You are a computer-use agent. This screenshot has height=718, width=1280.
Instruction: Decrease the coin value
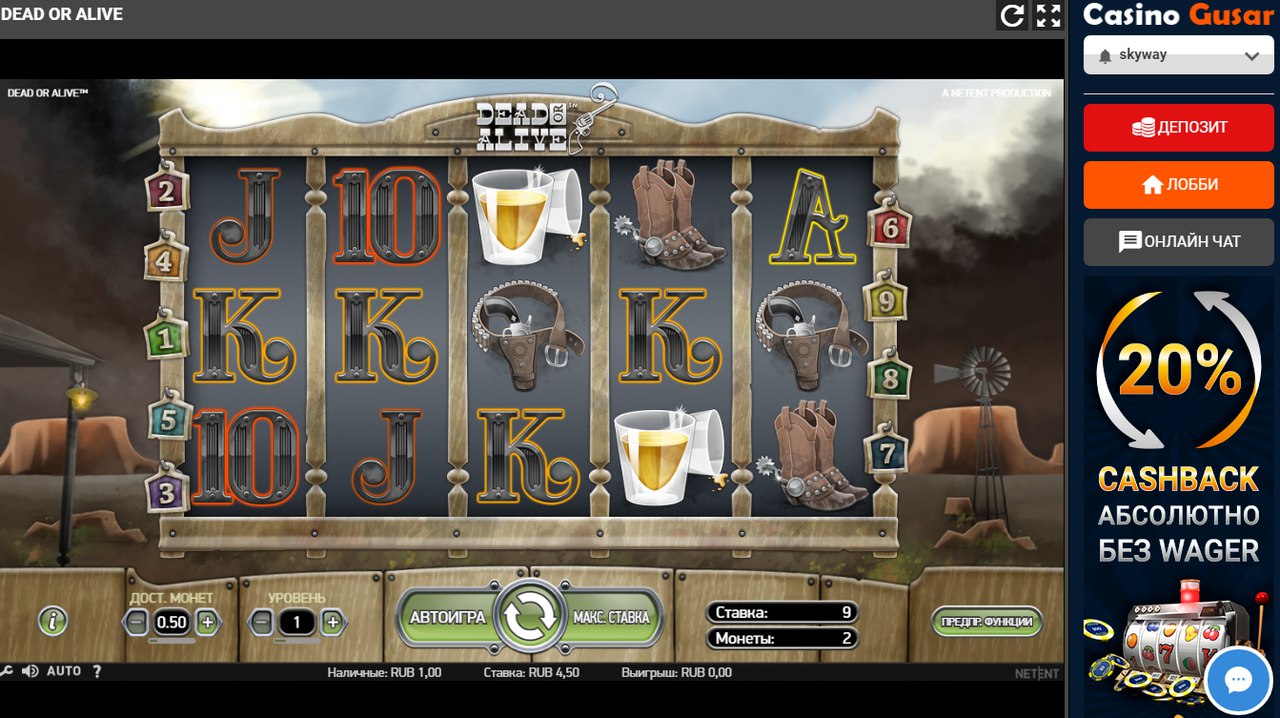point(137,622)
